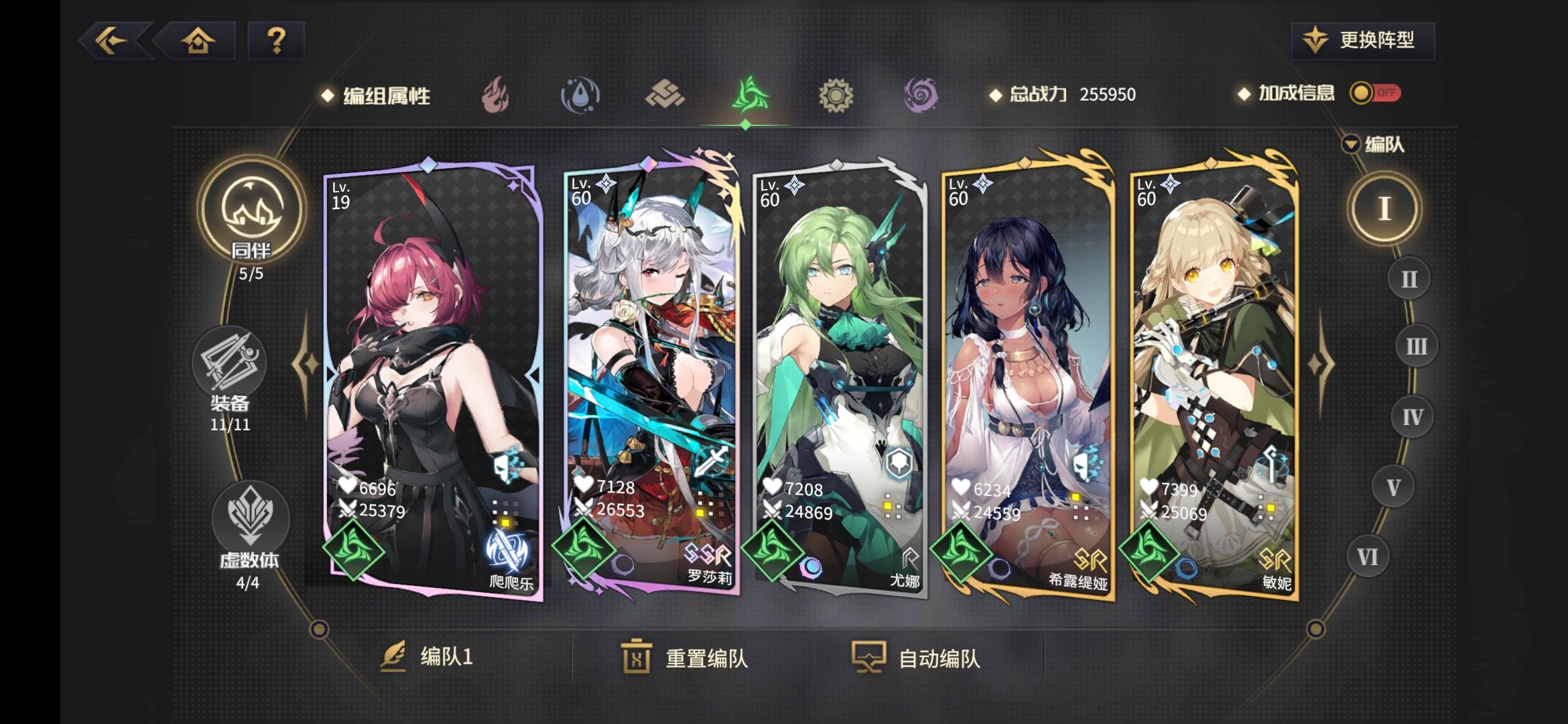1568x724 pixels.
Task: Open the 更换阵型 formation change menu
Action: point(1362,40)
